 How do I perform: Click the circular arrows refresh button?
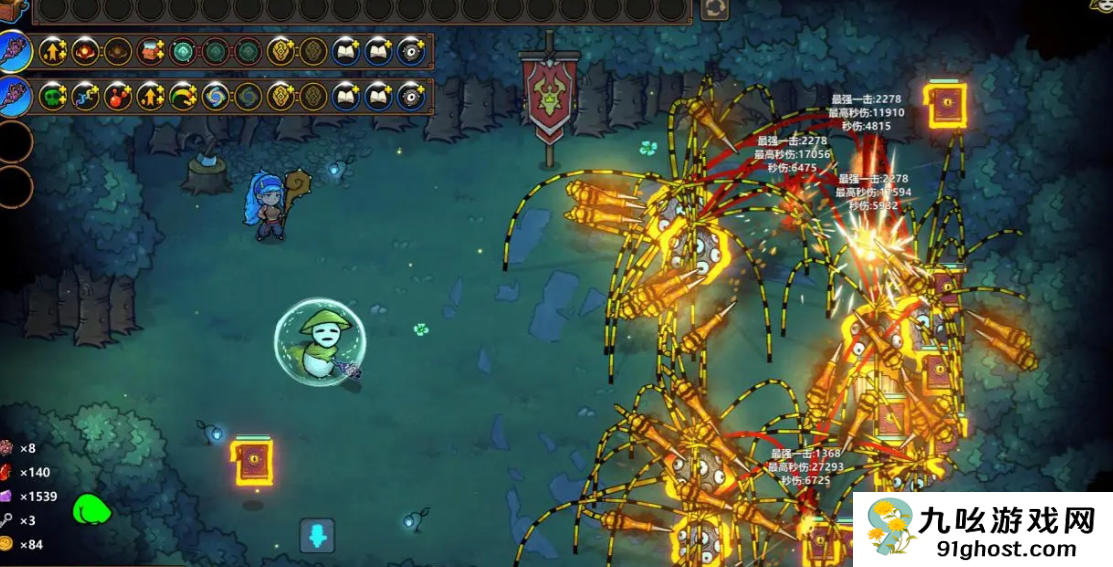coord(714,9)
